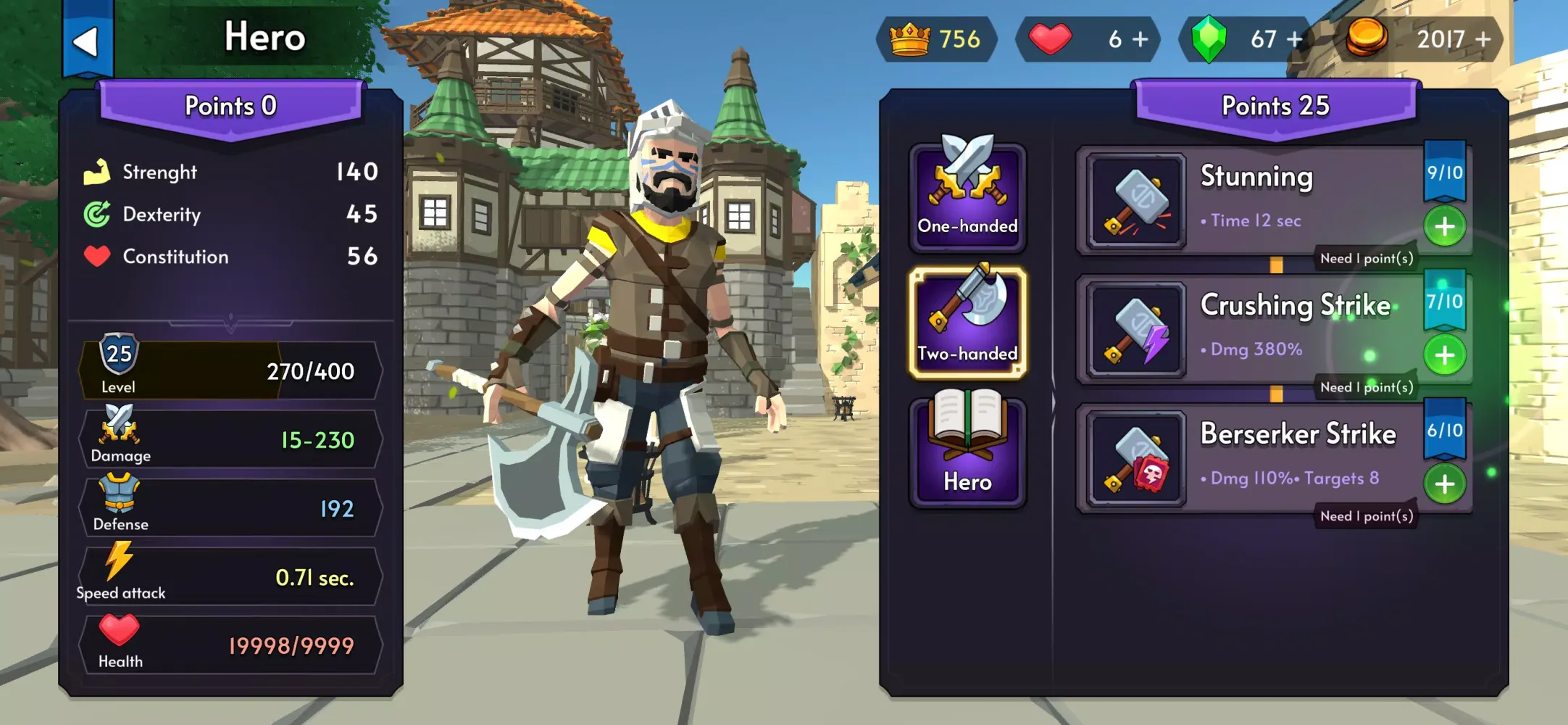Go back with the white arrow button

click(x=87, y=41)
